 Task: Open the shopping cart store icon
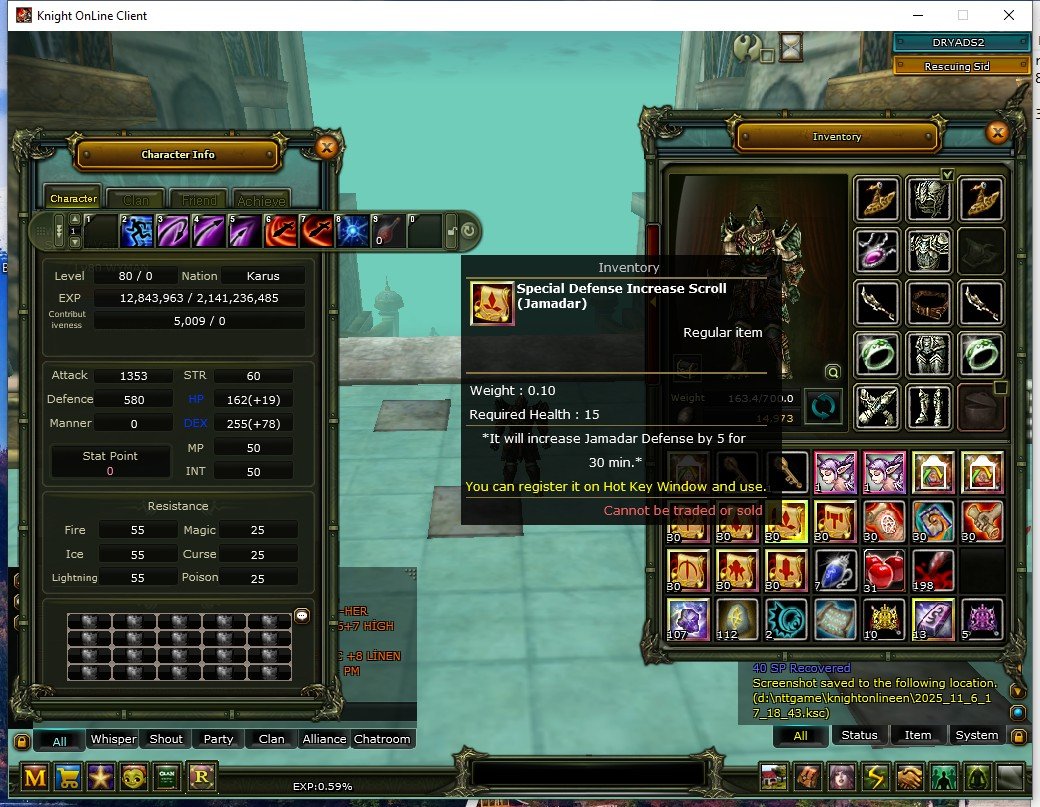coord(68,777)
